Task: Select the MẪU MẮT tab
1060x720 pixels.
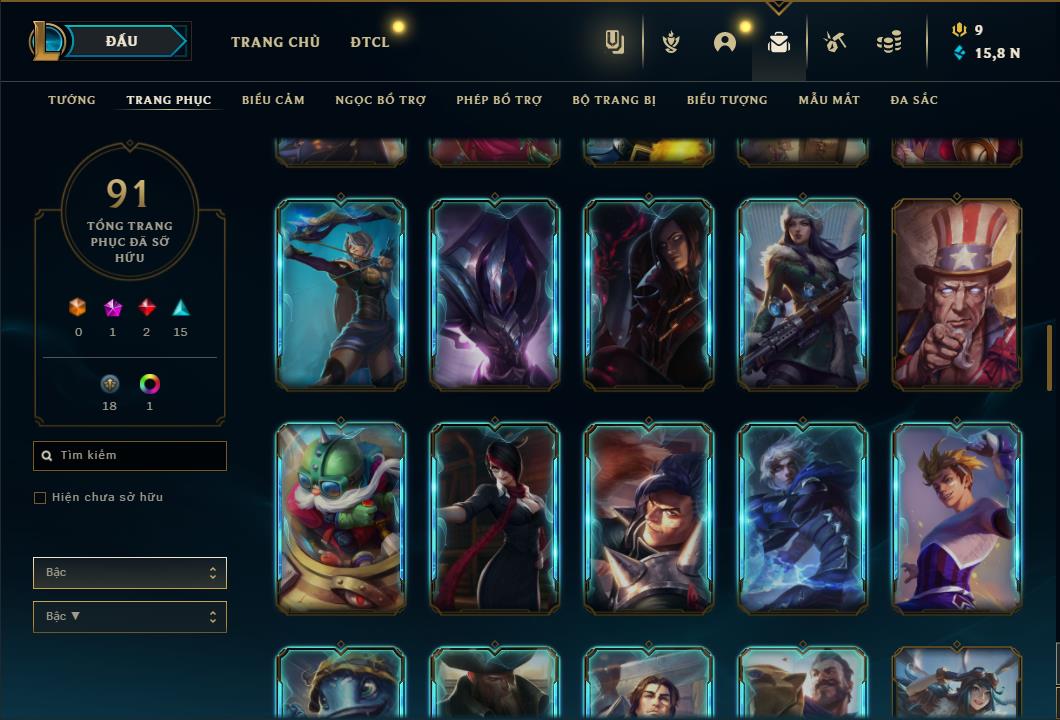Action: [x=829, y=100]
